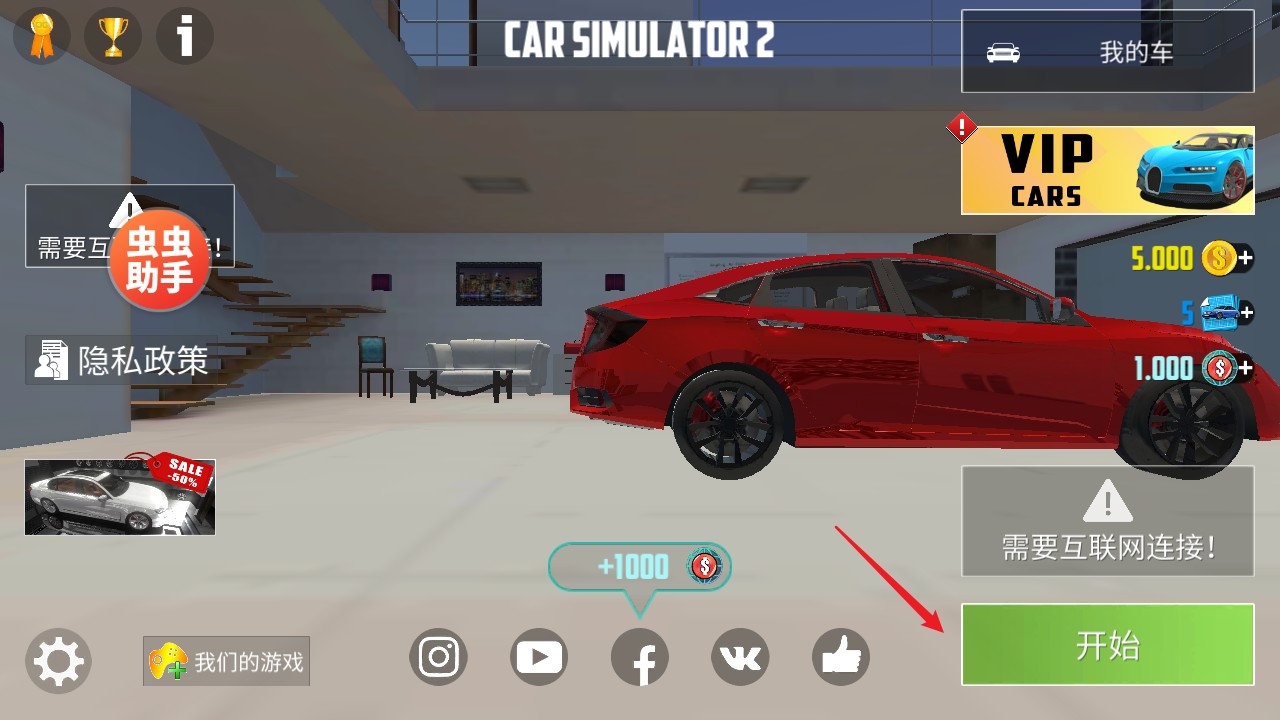Open the Facebook page for +1000 reward
Image resolution: width=1280 pixels, height=720 pixels.
[x=640, y=659]
